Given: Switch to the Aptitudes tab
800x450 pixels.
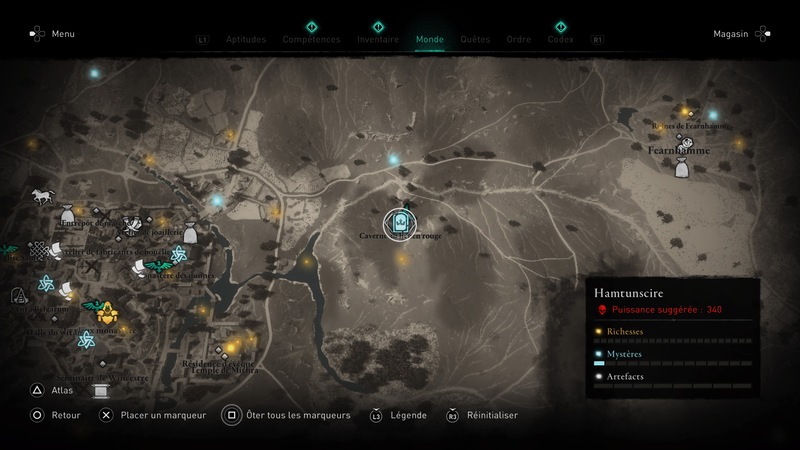Looking at the screenshot, I should (246, 40).
